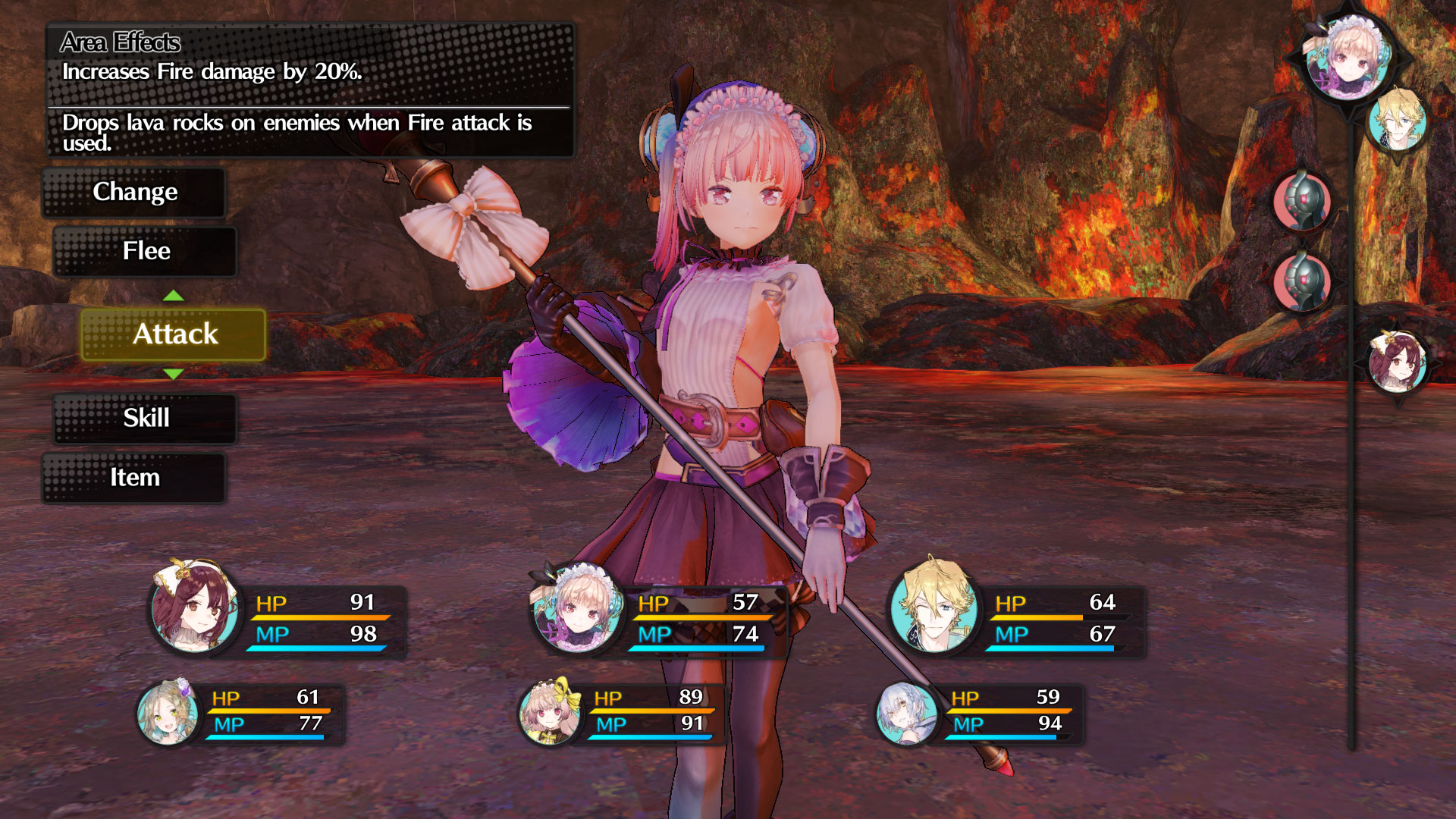The image size is (1456, 819).
Task: Click the green down arrow below Attack
Action: (174, 373)
